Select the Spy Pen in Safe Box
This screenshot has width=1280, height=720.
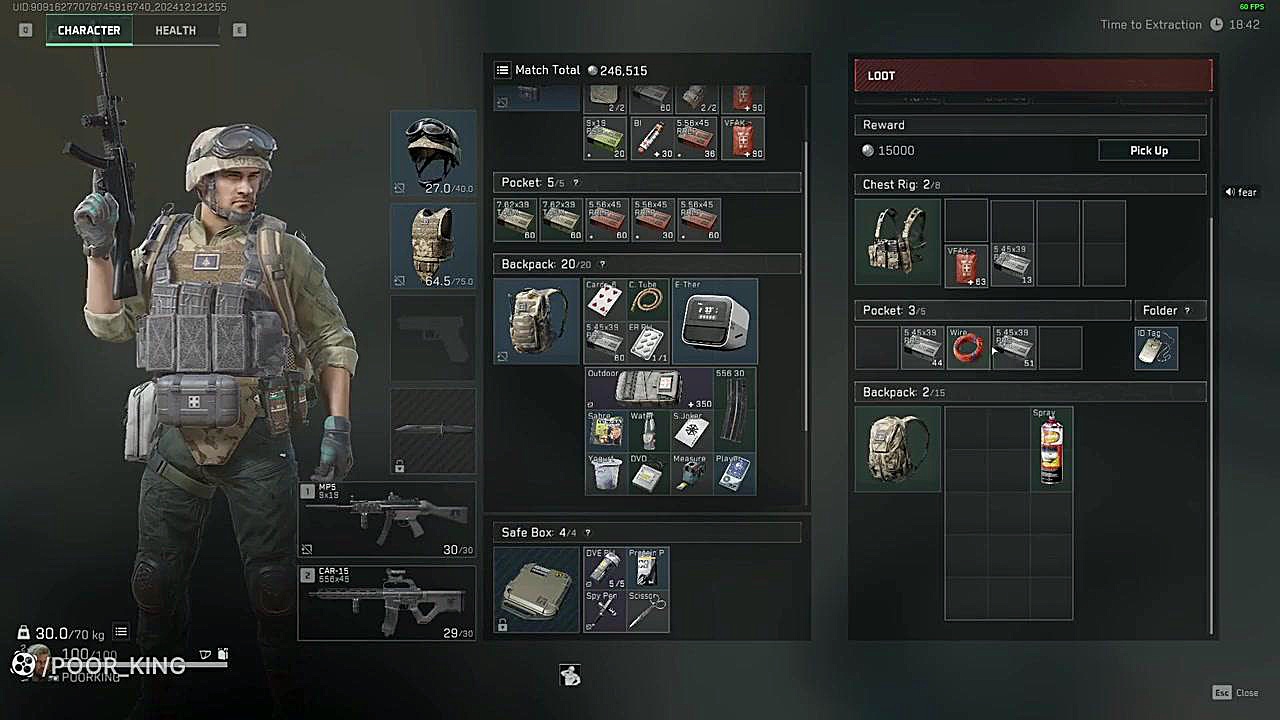click(605, 611)
